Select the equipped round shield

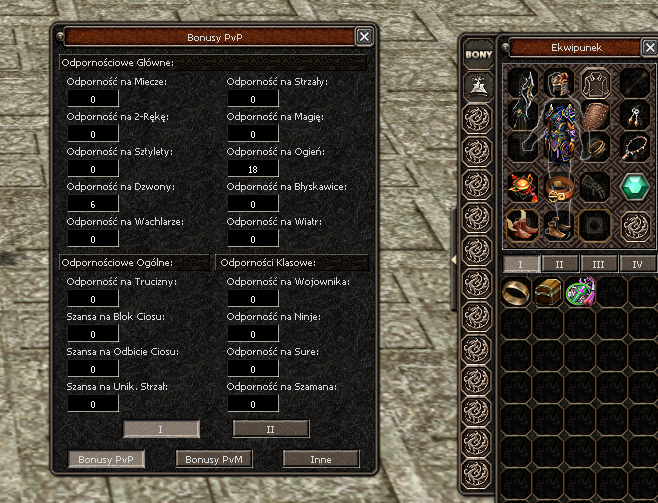click(x=596, y=113)
